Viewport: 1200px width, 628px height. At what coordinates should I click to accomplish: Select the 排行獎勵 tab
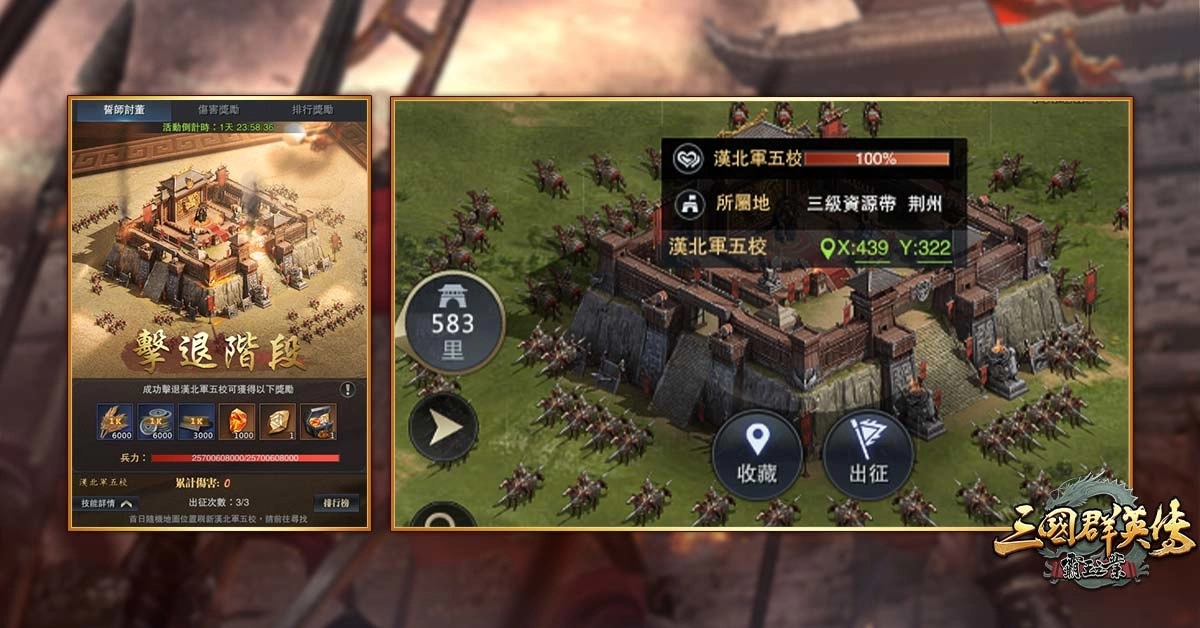click(313, 109)
